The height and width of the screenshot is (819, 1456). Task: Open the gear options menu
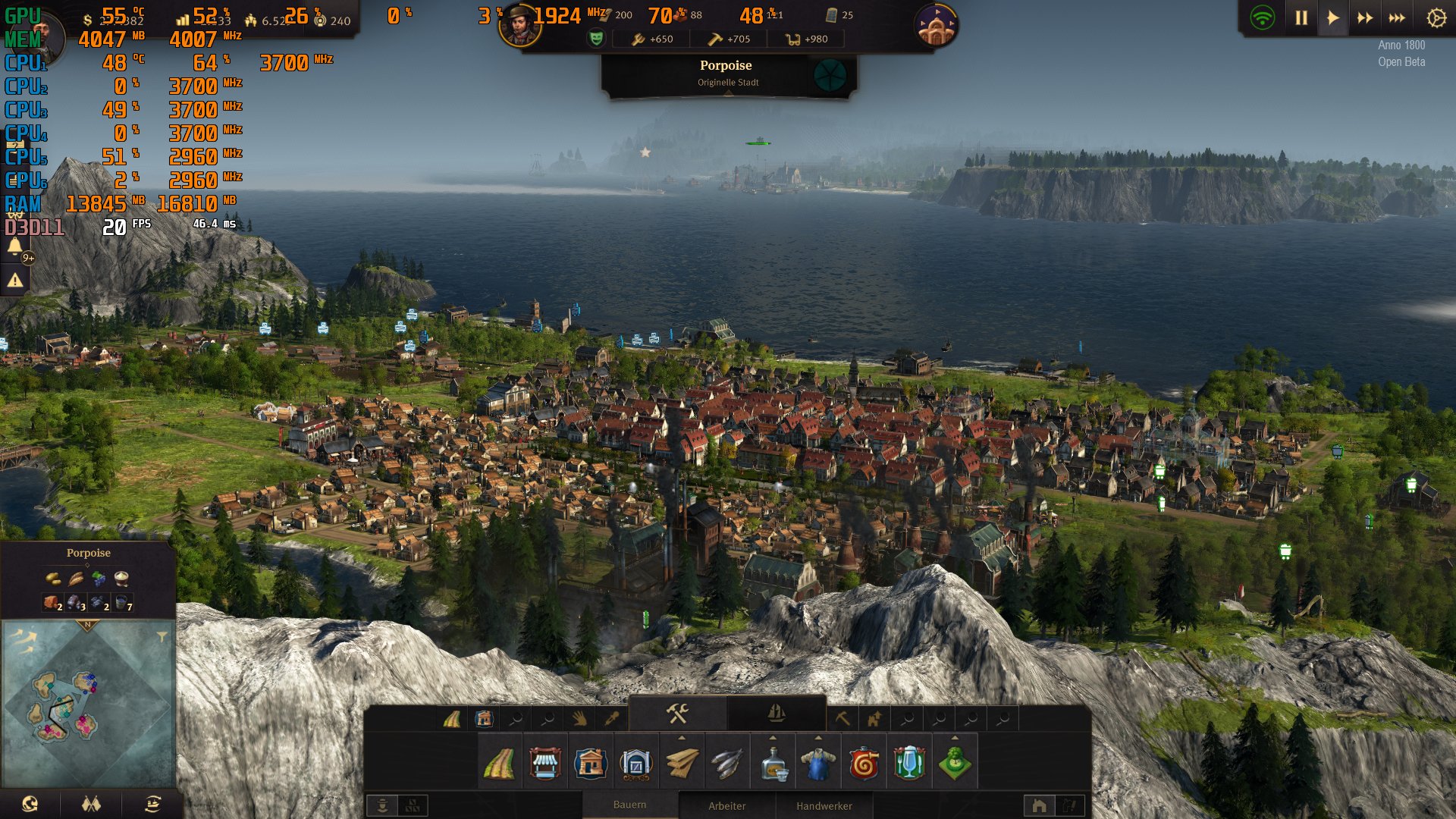pos(1436,18)
